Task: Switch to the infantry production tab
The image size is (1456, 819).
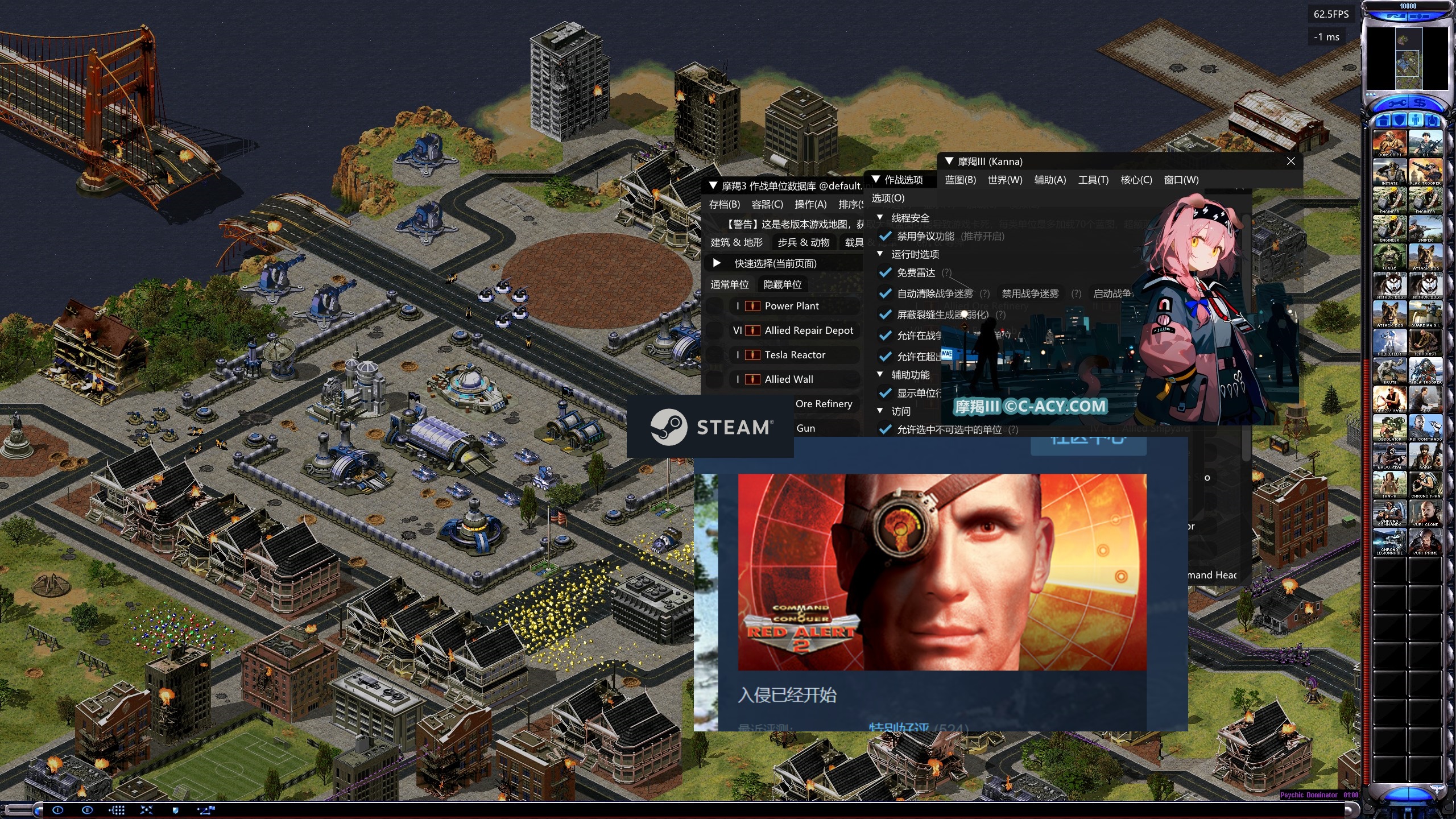Action: pyautogui.click(x=1416, y=120)
